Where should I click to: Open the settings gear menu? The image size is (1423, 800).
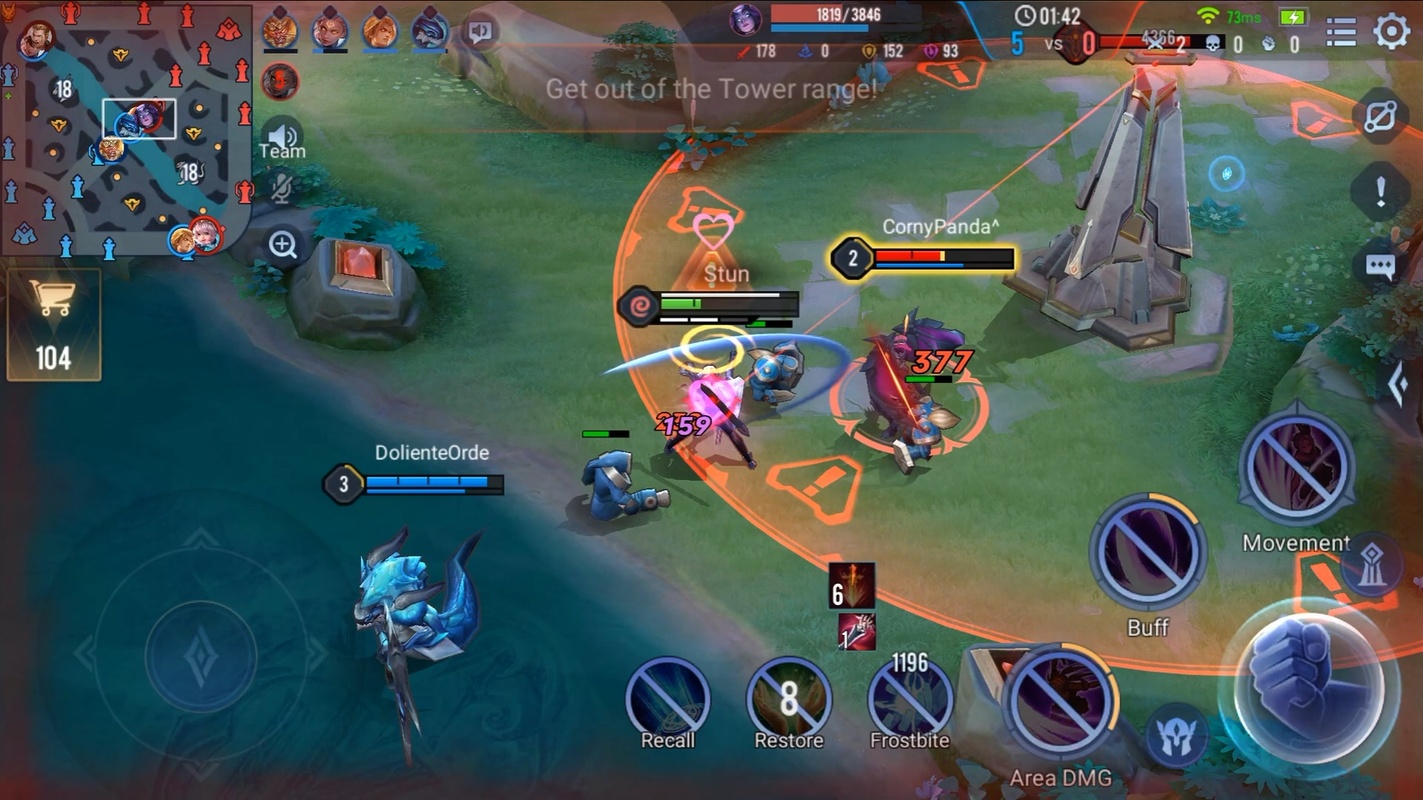pyautogui.click(x=1391, y=32)
